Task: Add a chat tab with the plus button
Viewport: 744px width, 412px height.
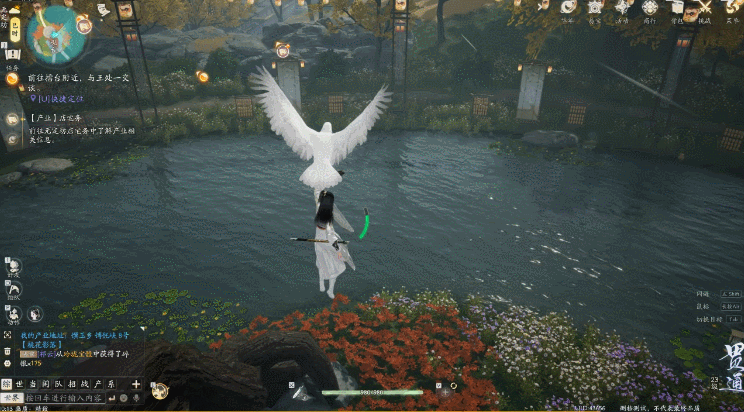Action: 135,384
